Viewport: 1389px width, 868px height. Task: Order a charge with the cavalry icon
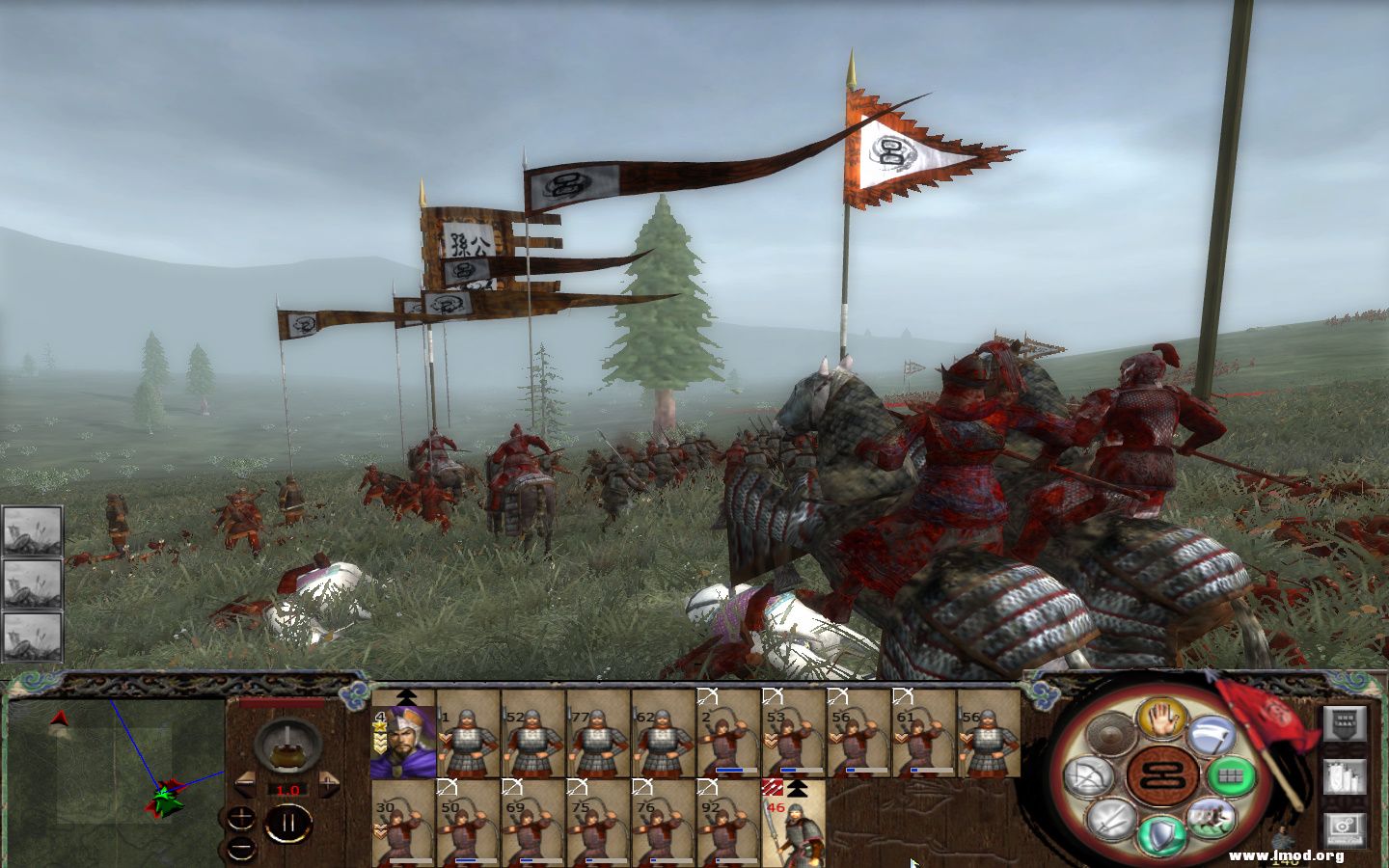tap(1212, 816)
